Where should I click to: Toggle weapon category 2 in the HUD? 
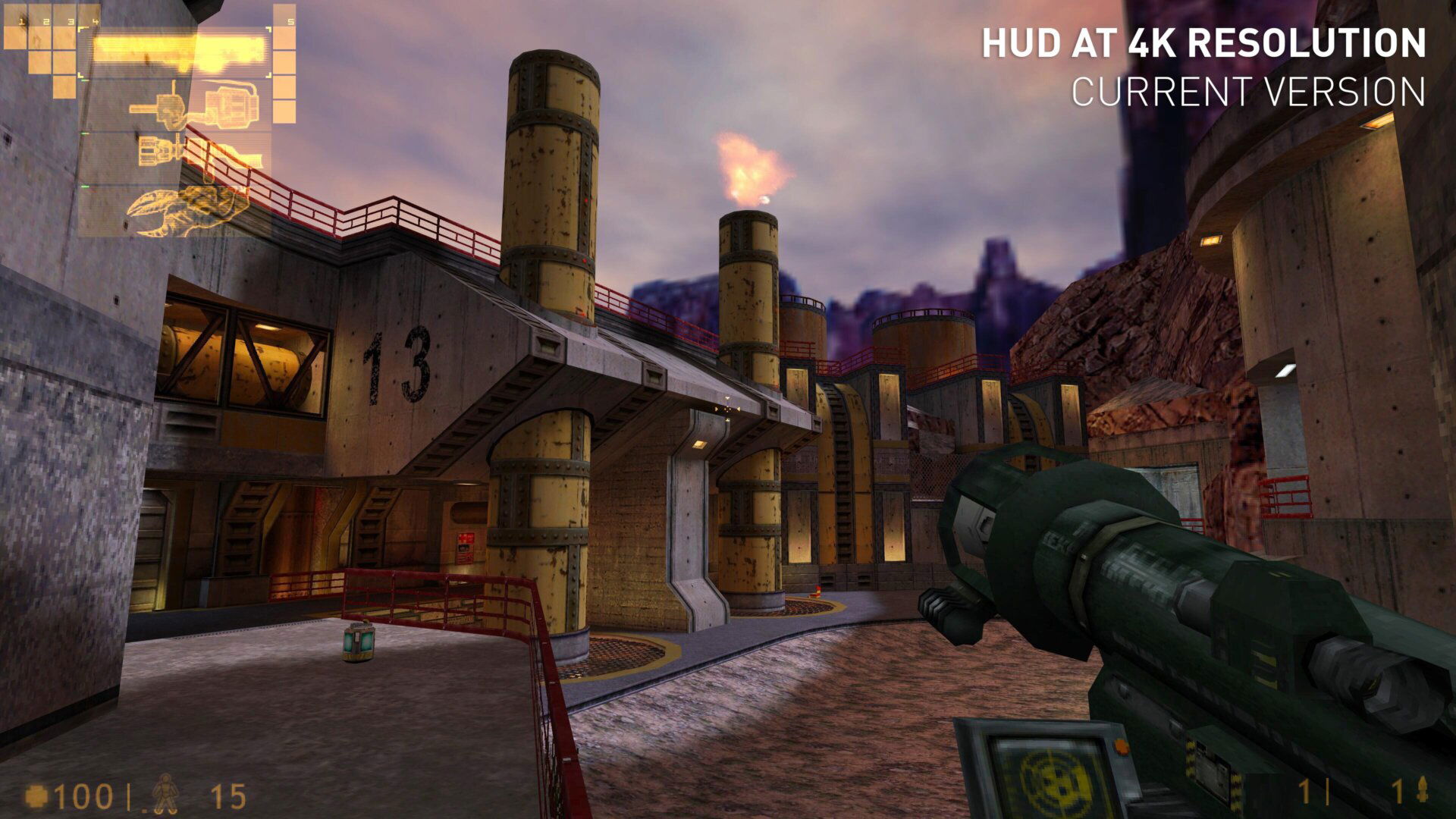click(46, 21)
